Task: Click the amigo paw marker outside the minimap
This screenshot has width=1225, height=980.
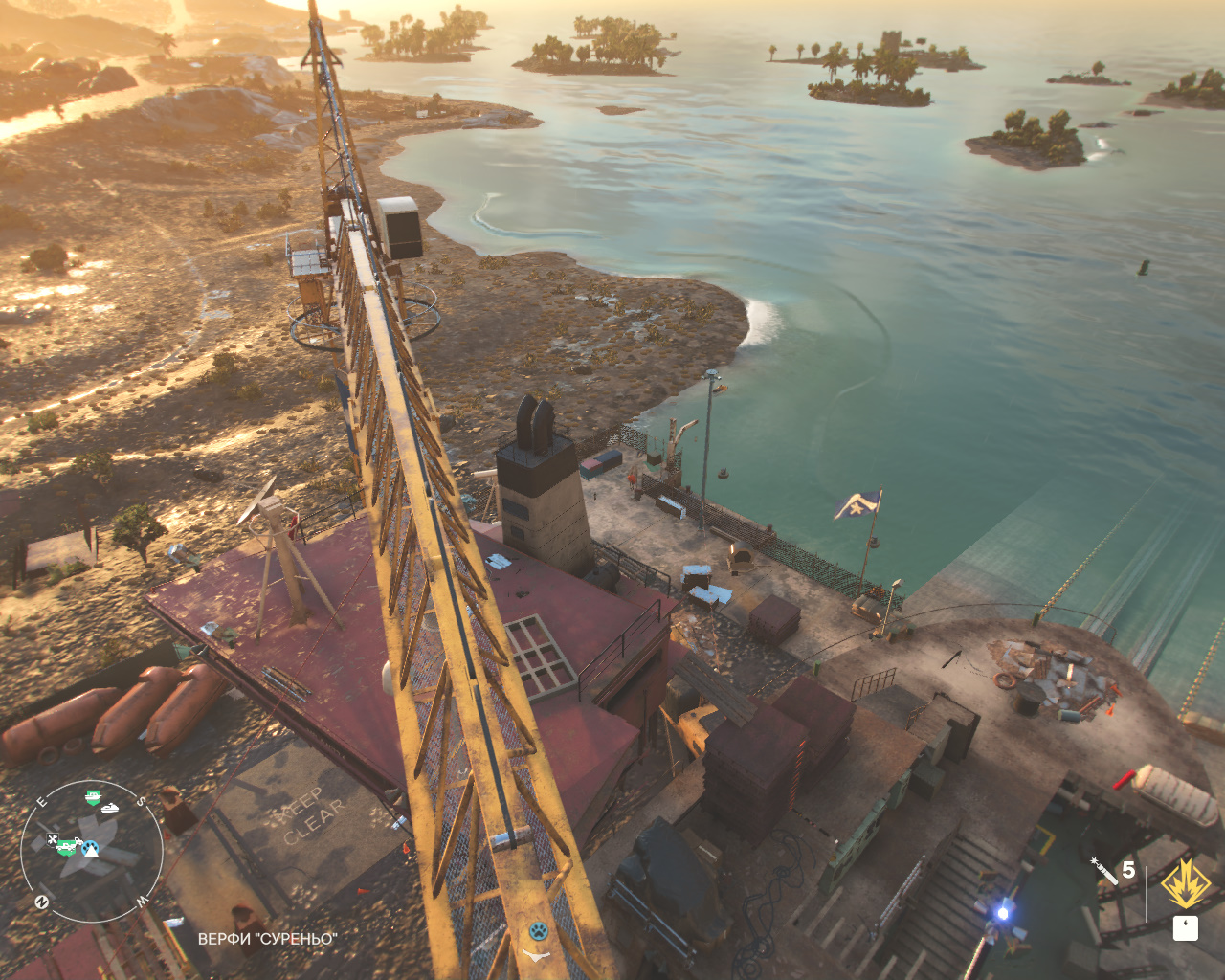Action: (539, 929)
